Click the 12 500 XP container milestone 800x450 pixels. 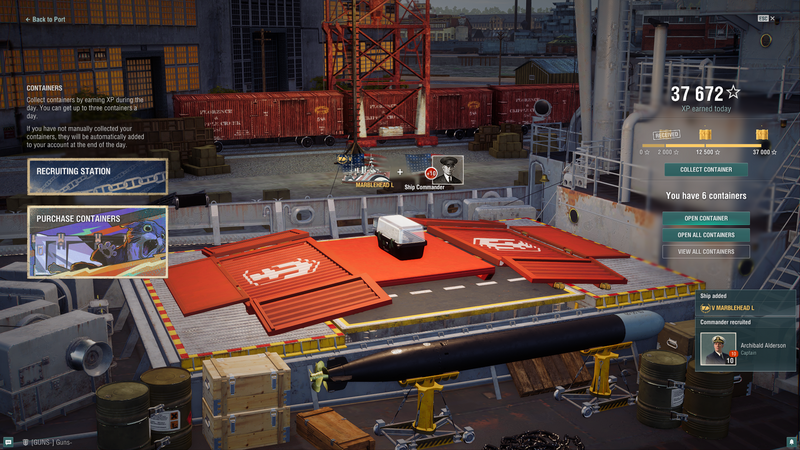(704, 135)
